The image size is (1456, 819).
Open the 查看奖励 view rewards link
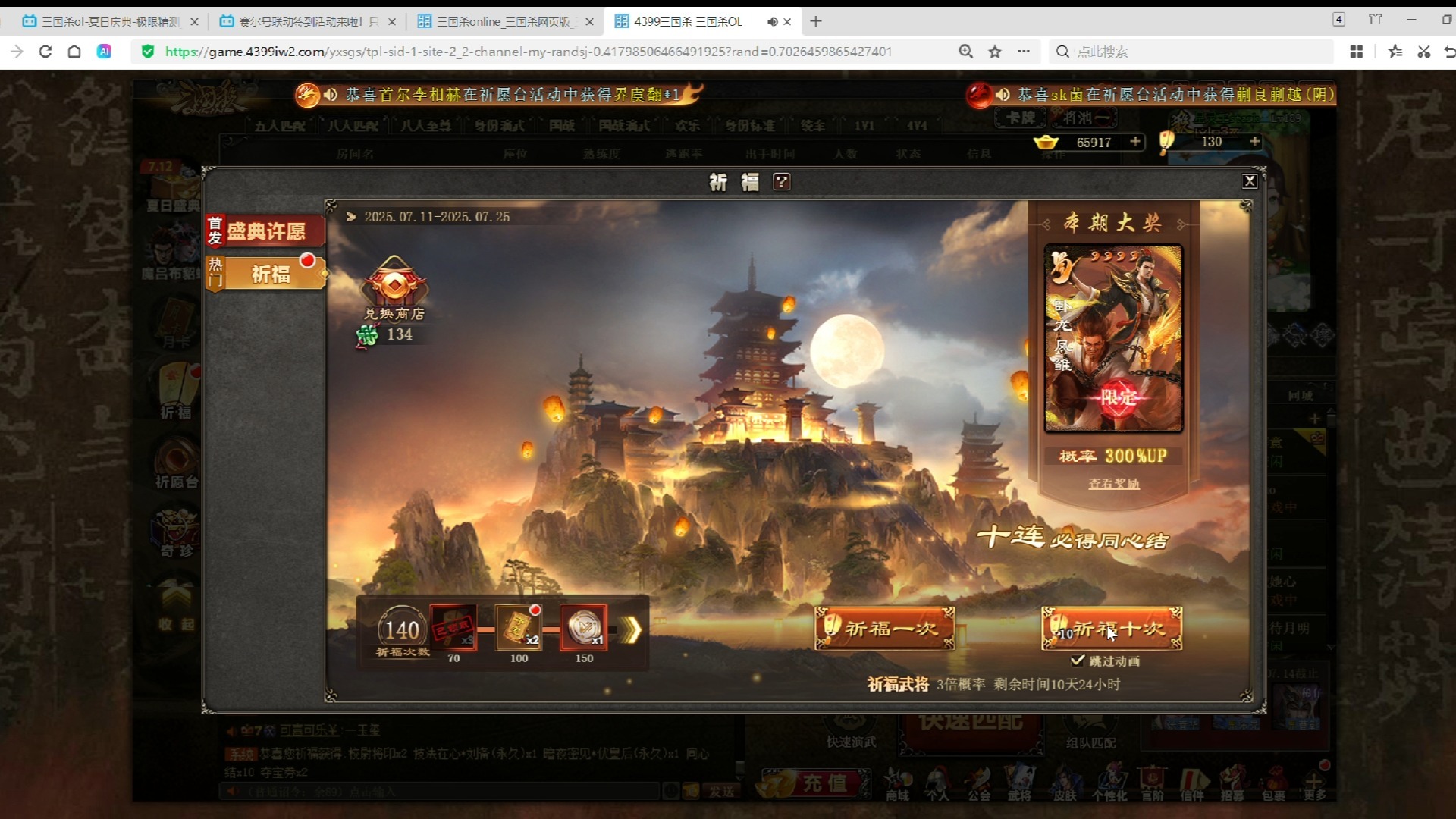[x=1113, y=483]
